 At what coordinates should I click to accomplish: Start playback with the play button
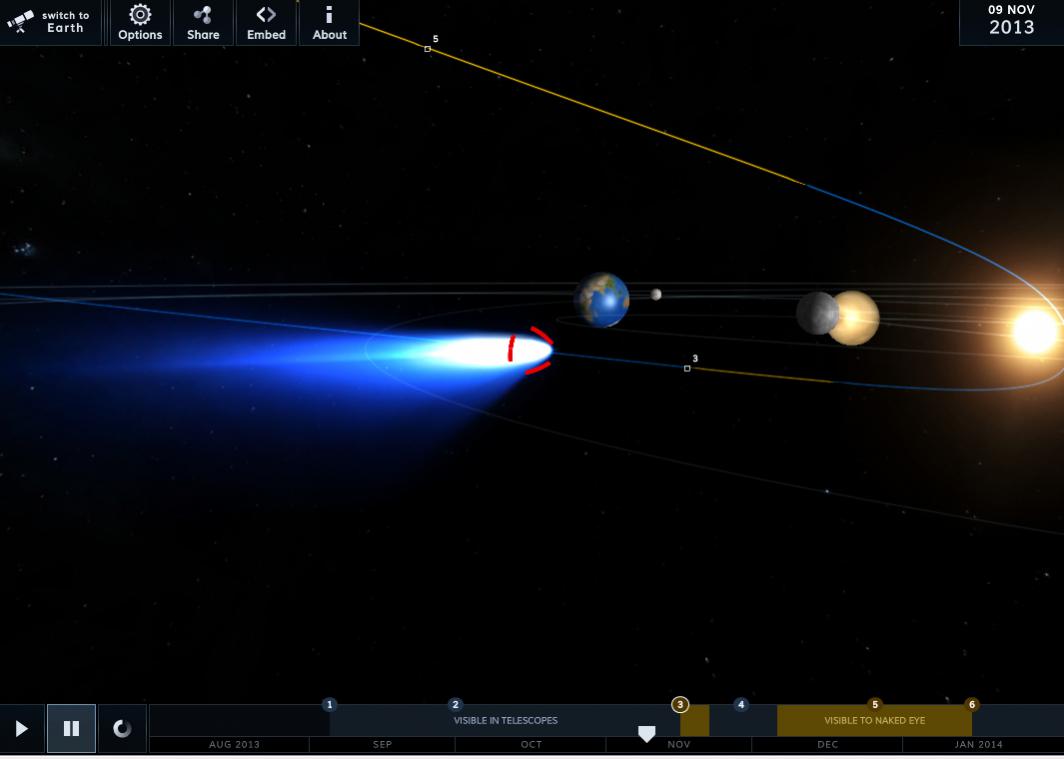22,729
